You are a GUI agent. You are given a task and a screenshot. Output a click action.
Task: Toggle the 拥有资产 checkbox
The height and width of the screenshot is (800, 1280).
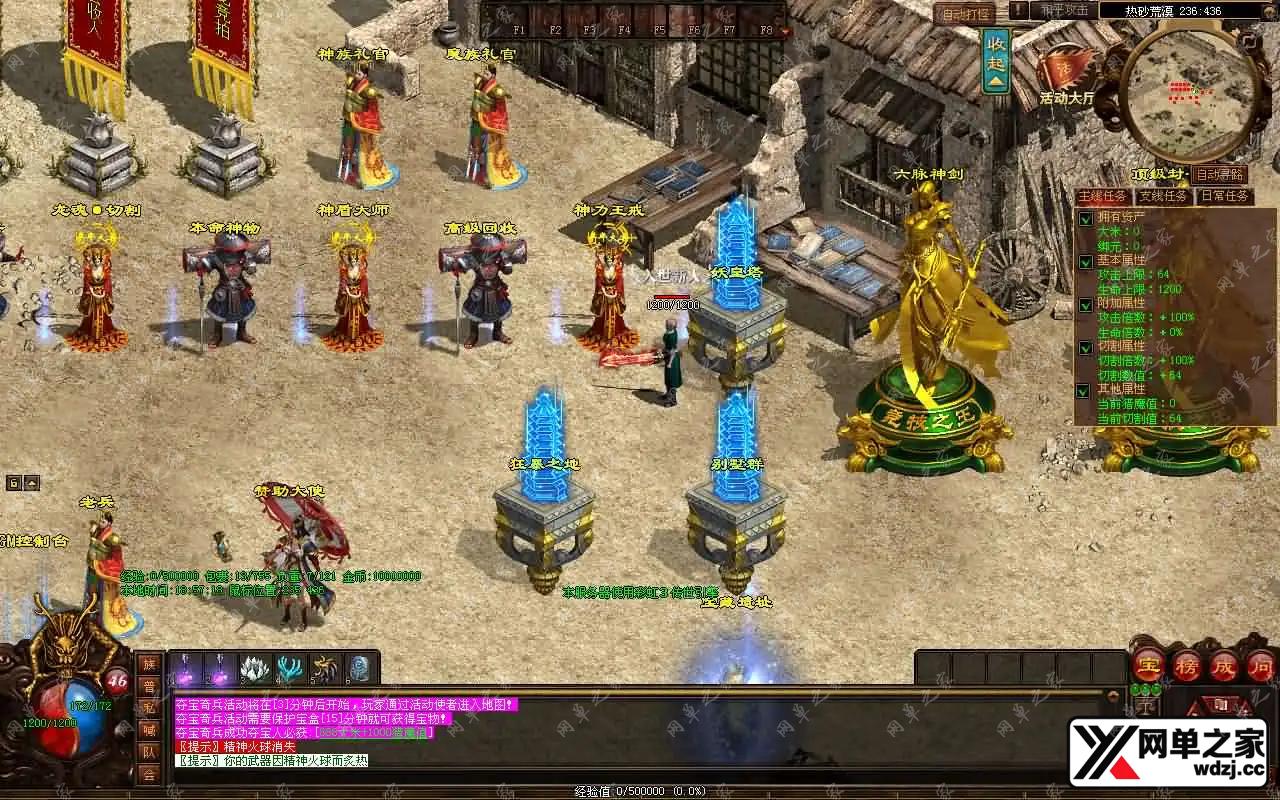click(1085, 219)
